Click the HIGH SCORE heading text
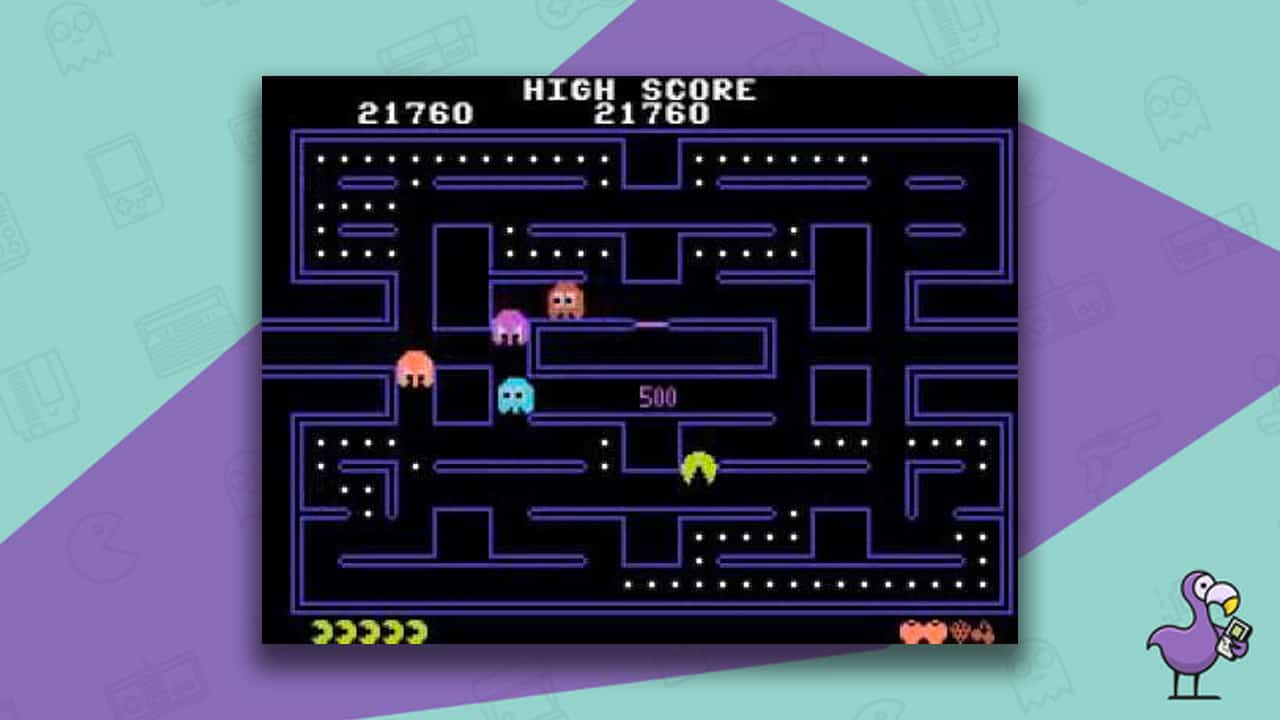The height and width of the screenshot is (720, 1280). [x=640, y=89]
